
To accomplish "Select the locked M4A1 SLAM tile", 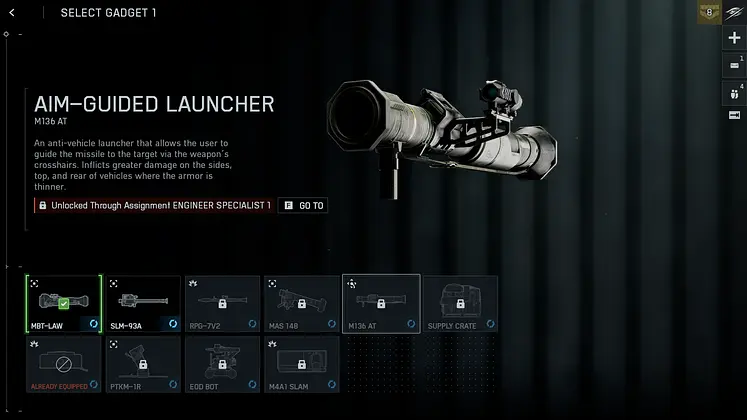I will coord(301,363).
